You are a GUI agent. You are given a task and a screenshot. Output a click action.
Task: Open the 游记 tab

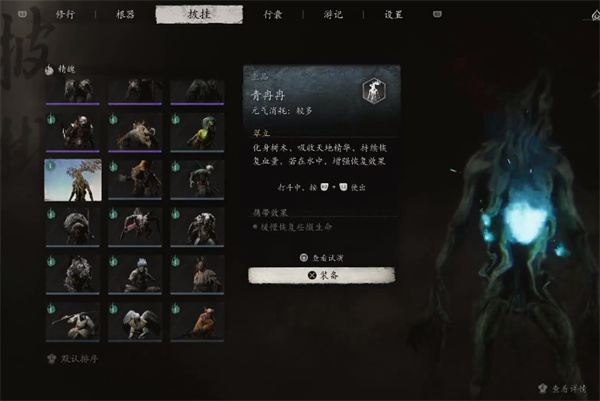(x=332, y=15)
